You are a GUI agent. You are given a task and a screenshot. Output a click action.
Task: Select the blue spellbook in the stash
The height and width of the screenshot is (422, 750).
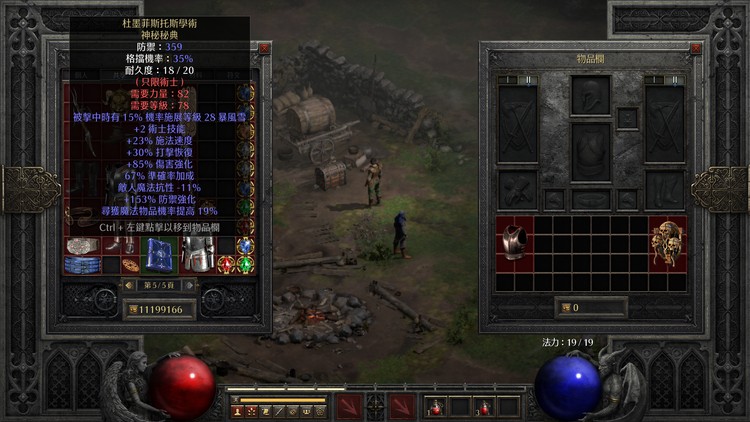click(158, 255)
